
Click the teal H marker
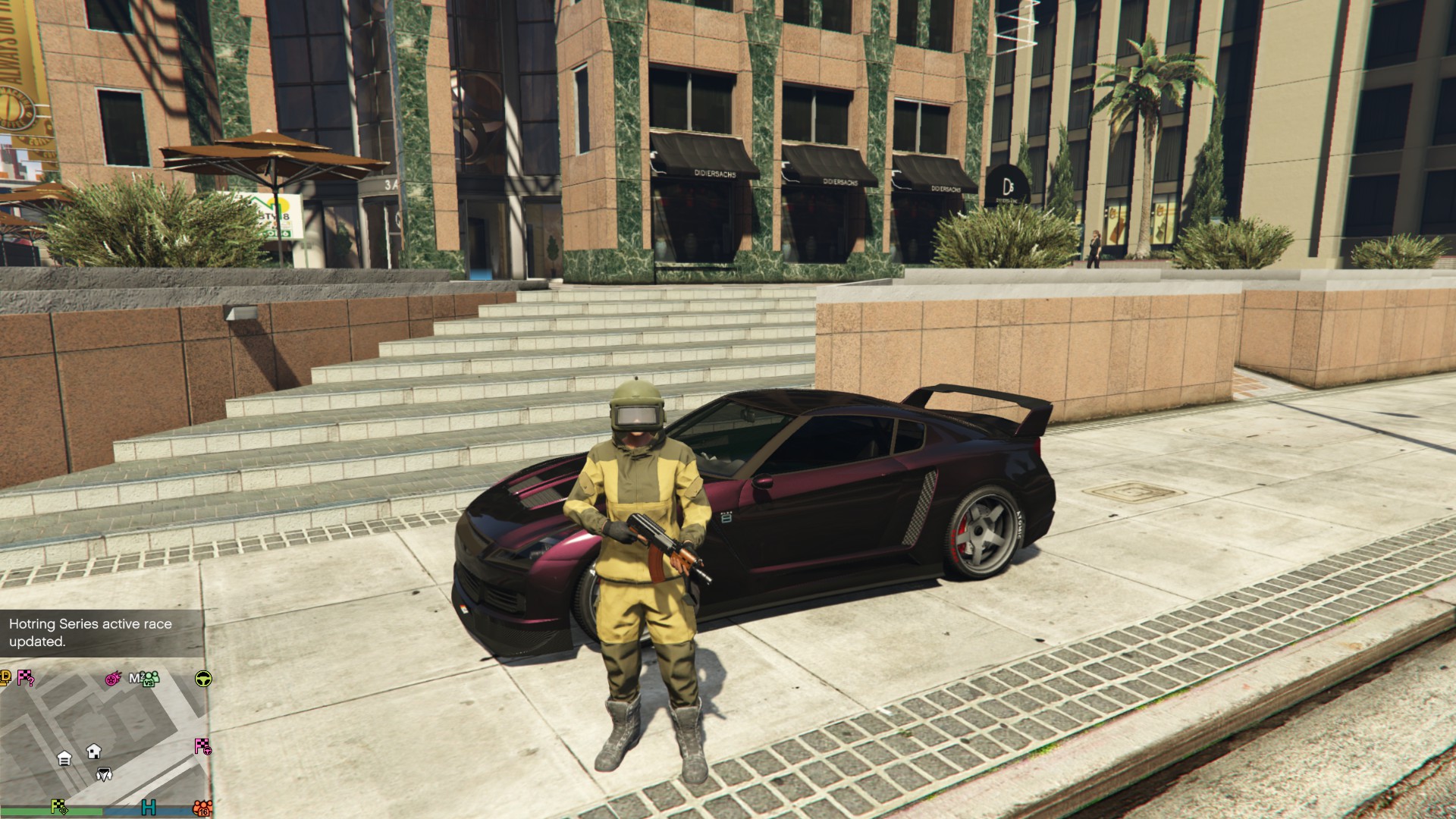(149, 807)
